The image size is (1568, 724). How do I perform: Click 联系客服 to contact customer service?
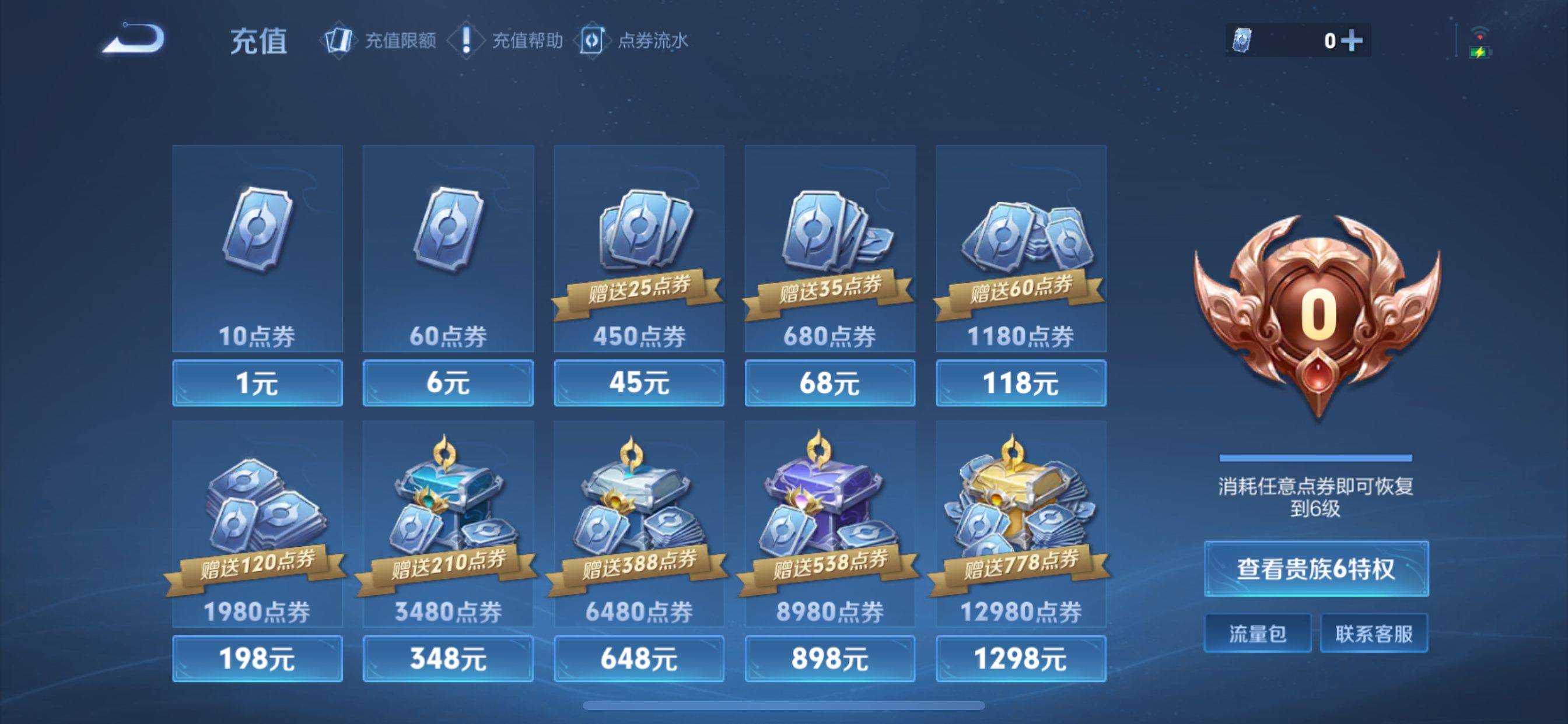tap(1374, 632)
